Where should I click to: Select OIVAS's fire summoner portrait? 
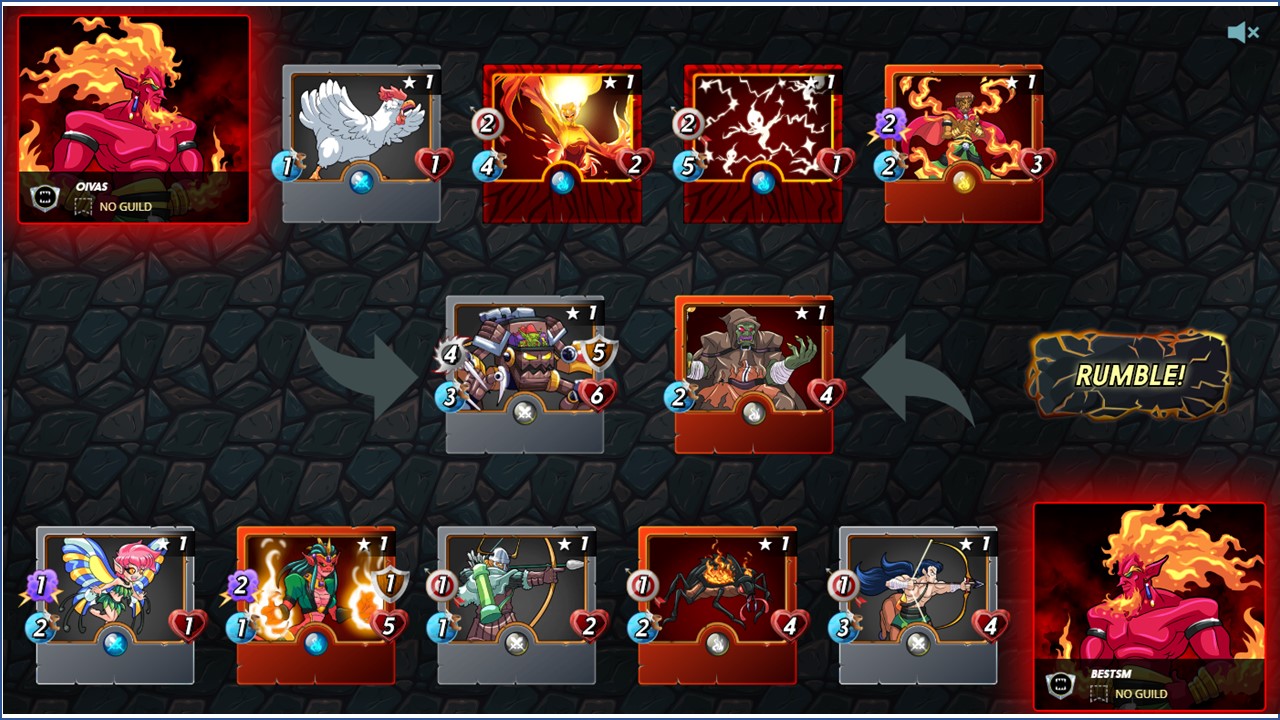pos(134,118)
